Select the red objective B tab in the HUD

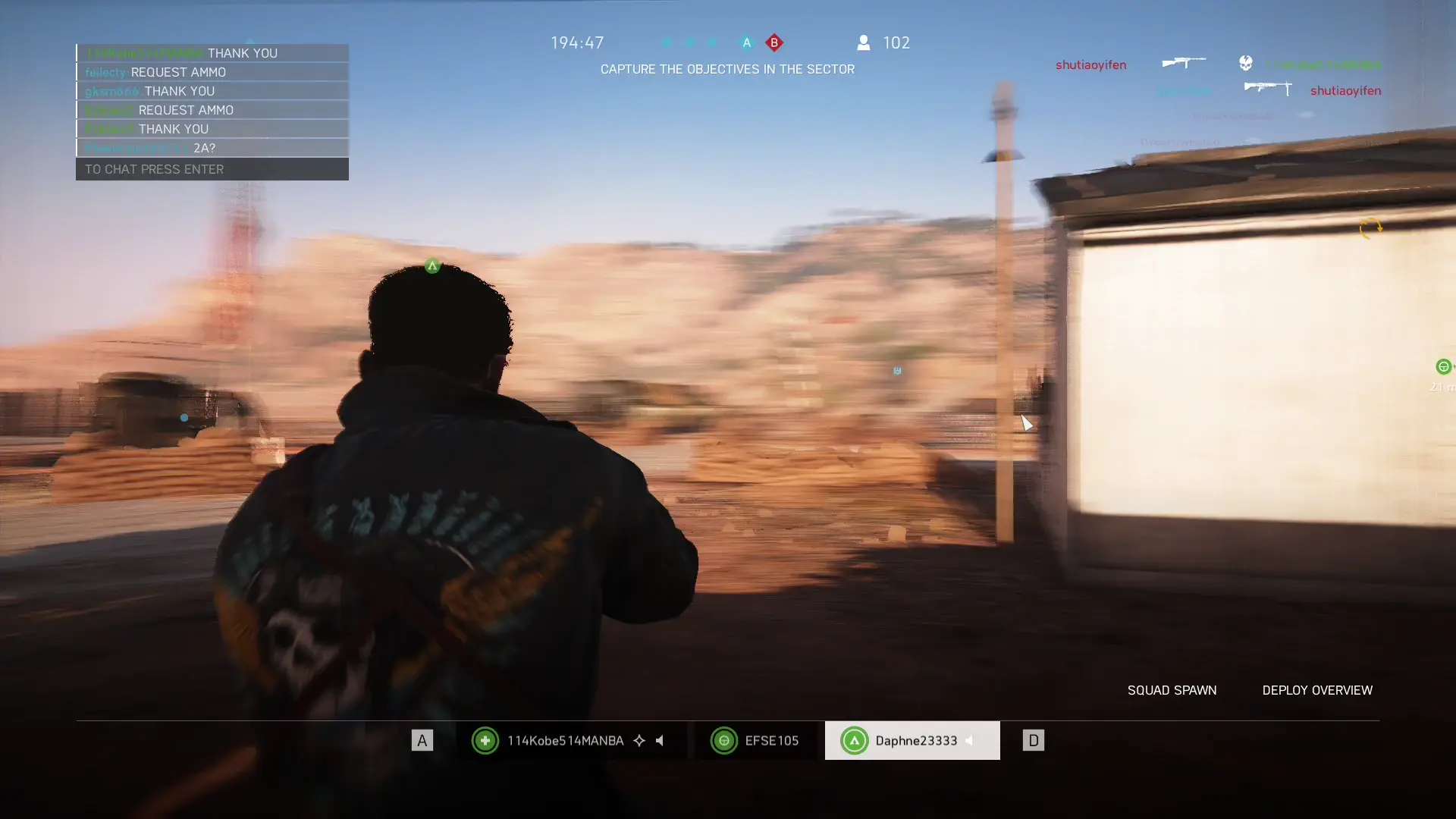[774, 43]
